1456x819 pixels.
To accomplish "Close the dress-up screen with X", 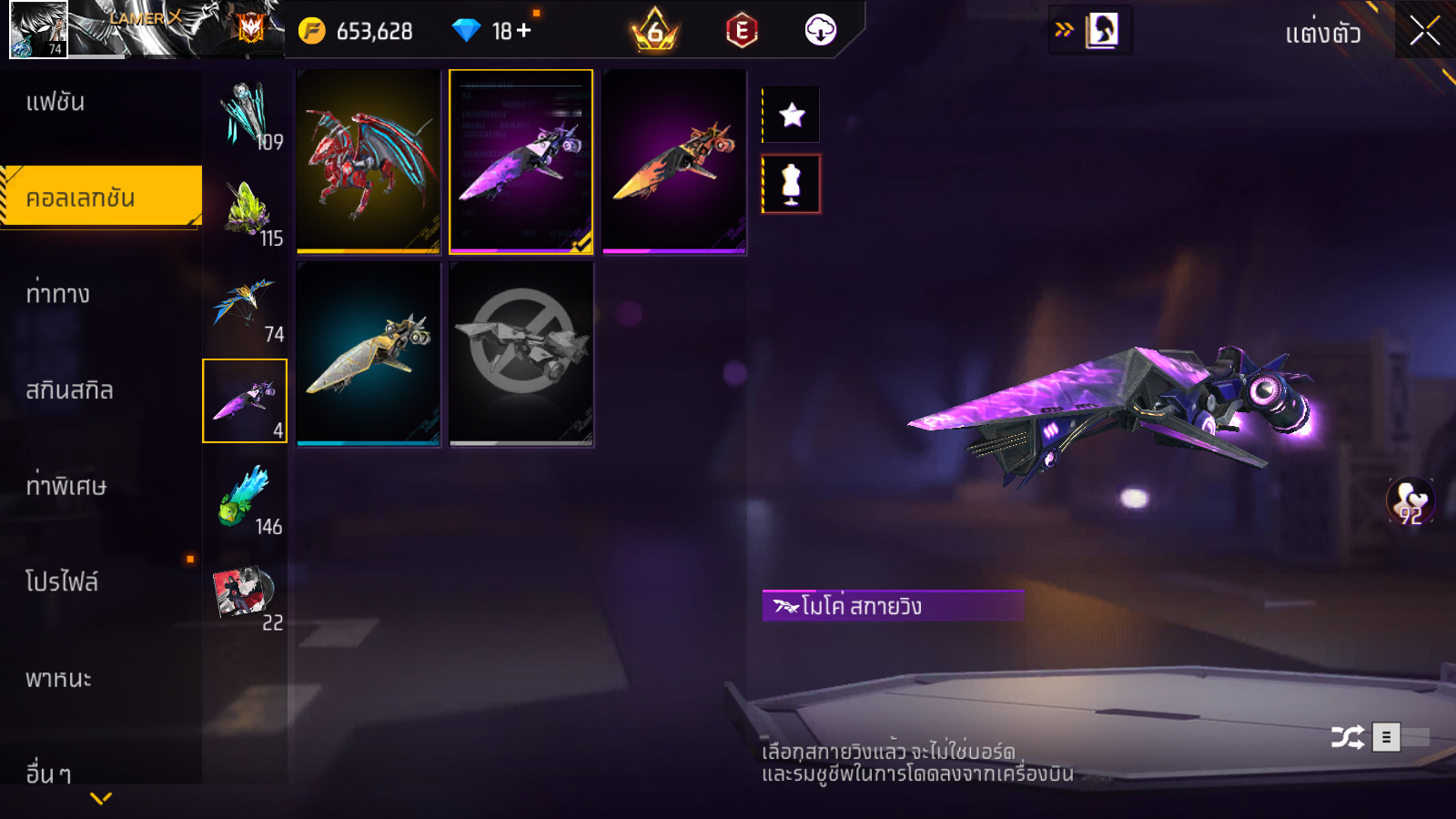I will click(x=1425, y=31).
